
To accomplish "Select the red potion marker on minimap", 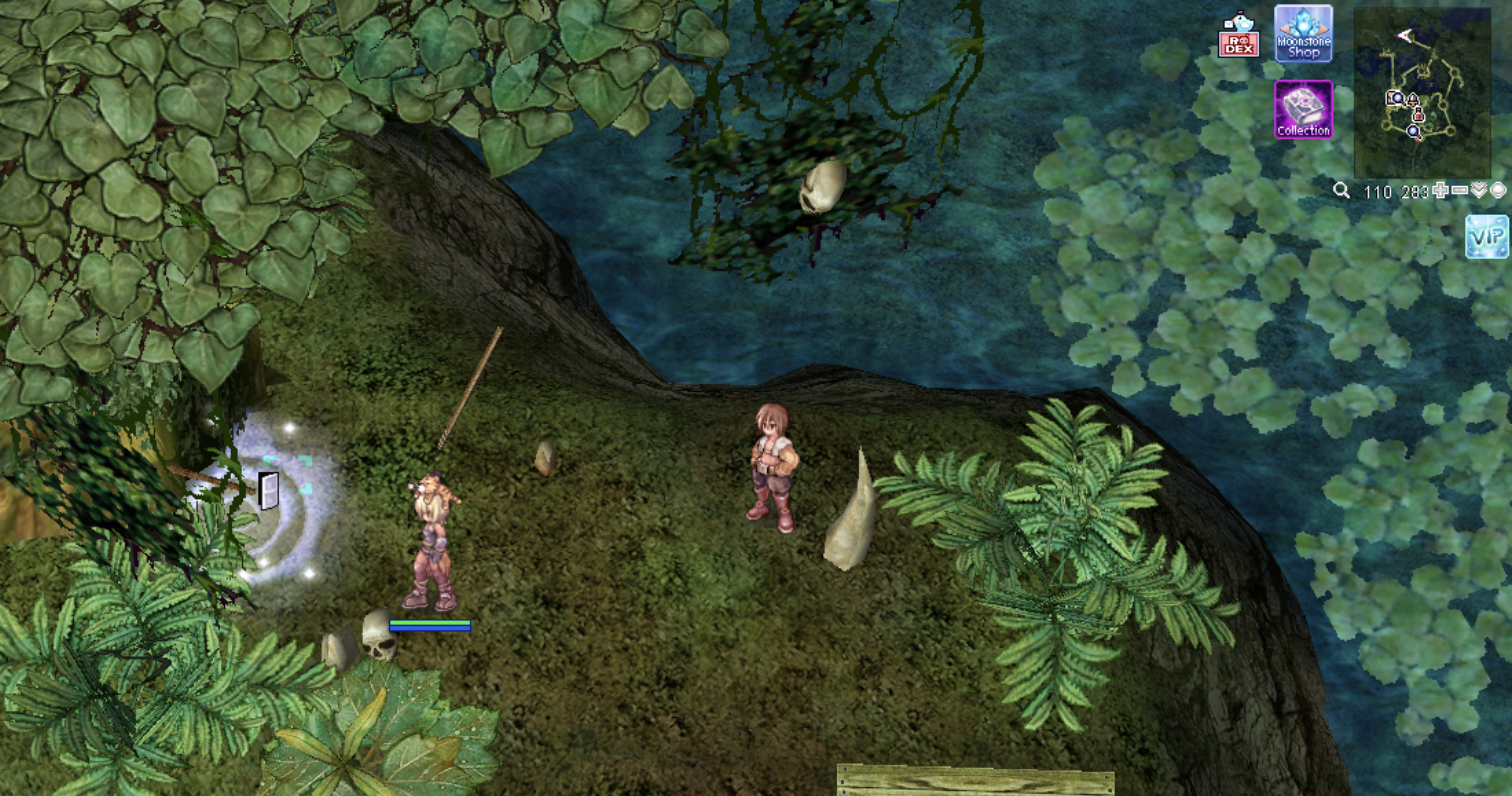I will pos(1418,116).
